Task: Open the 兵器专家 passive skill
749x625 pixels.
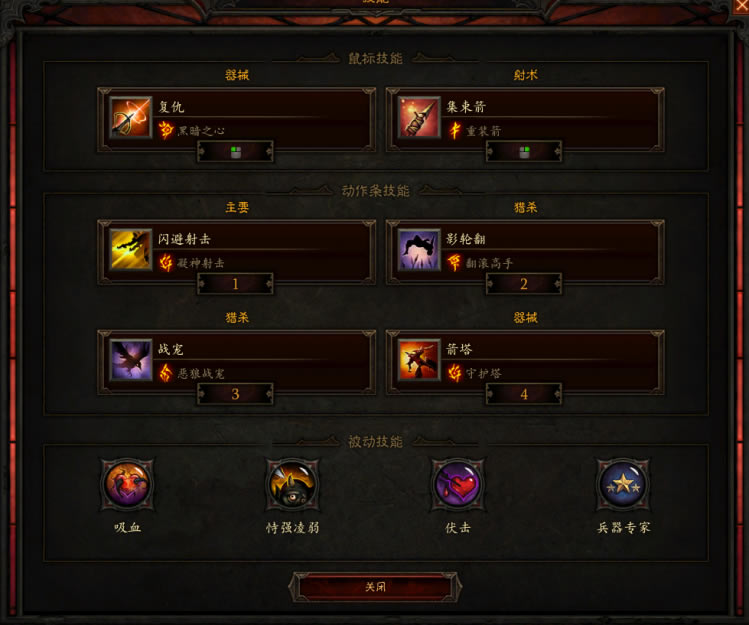Action: [x=623, y=486]
